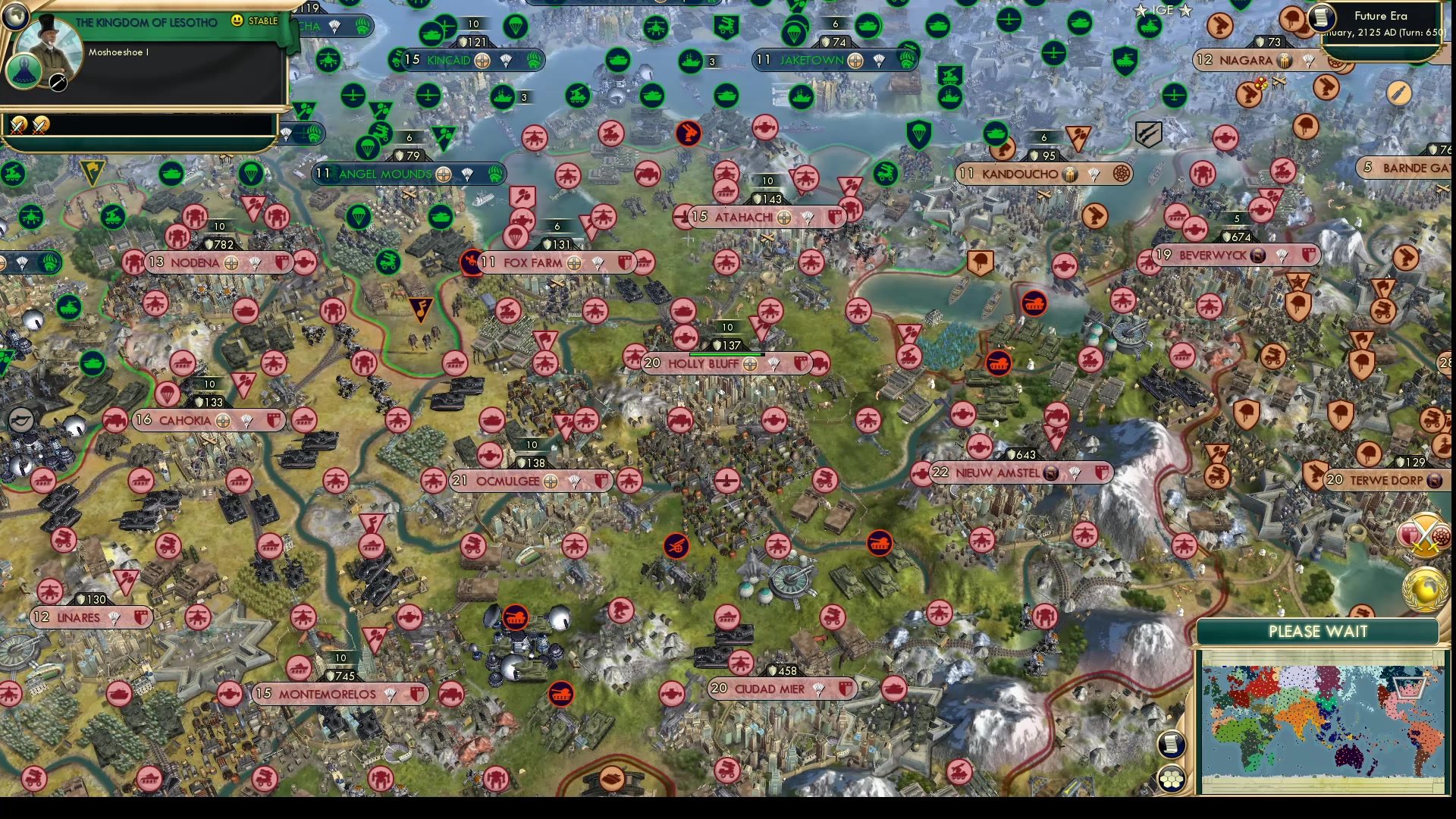Open the notification scroll icon near the minimap
This screenshot has width=1456, height=819.
[1171, 742]
